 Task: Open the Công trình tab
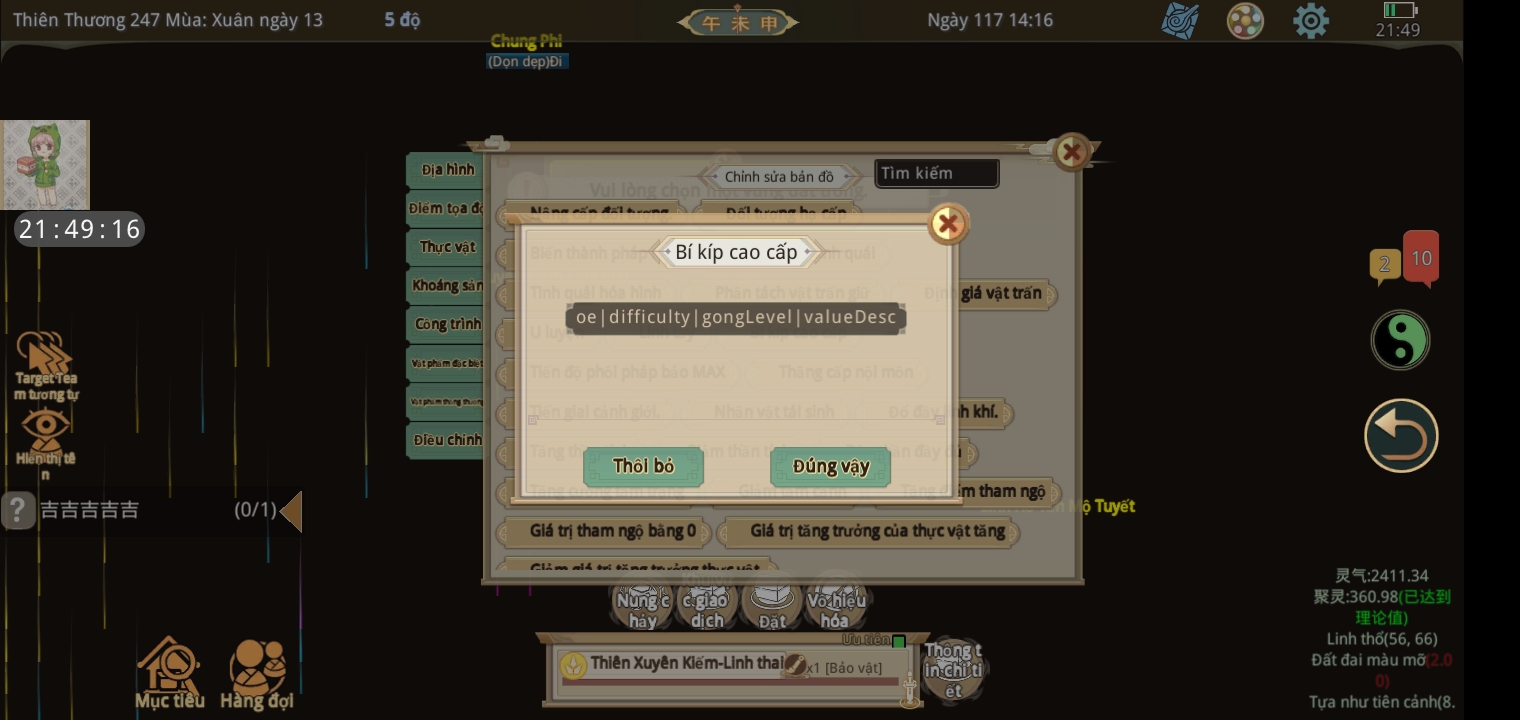pos(446,324)
